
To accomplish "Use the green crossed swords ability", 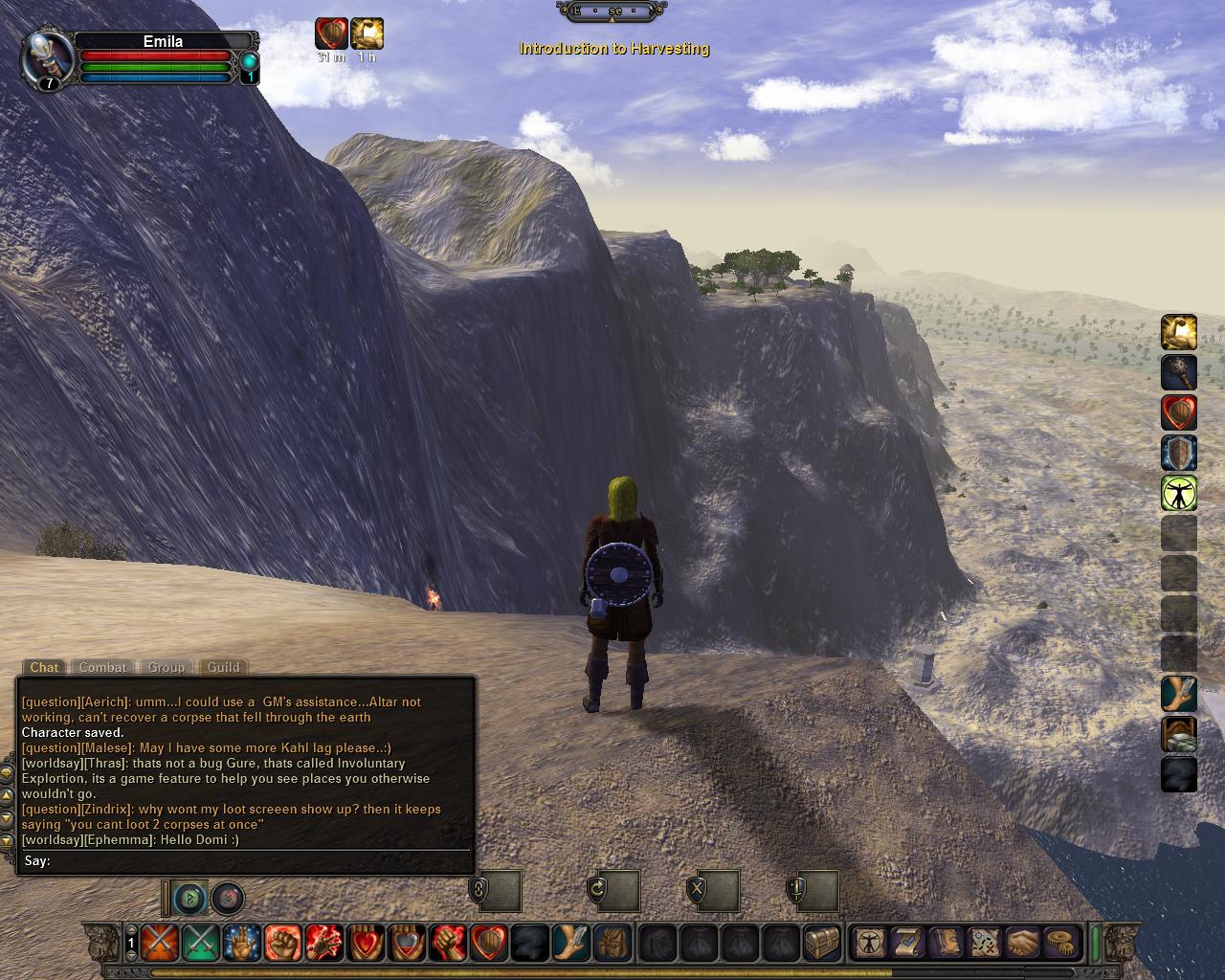I will pos(200,943).
